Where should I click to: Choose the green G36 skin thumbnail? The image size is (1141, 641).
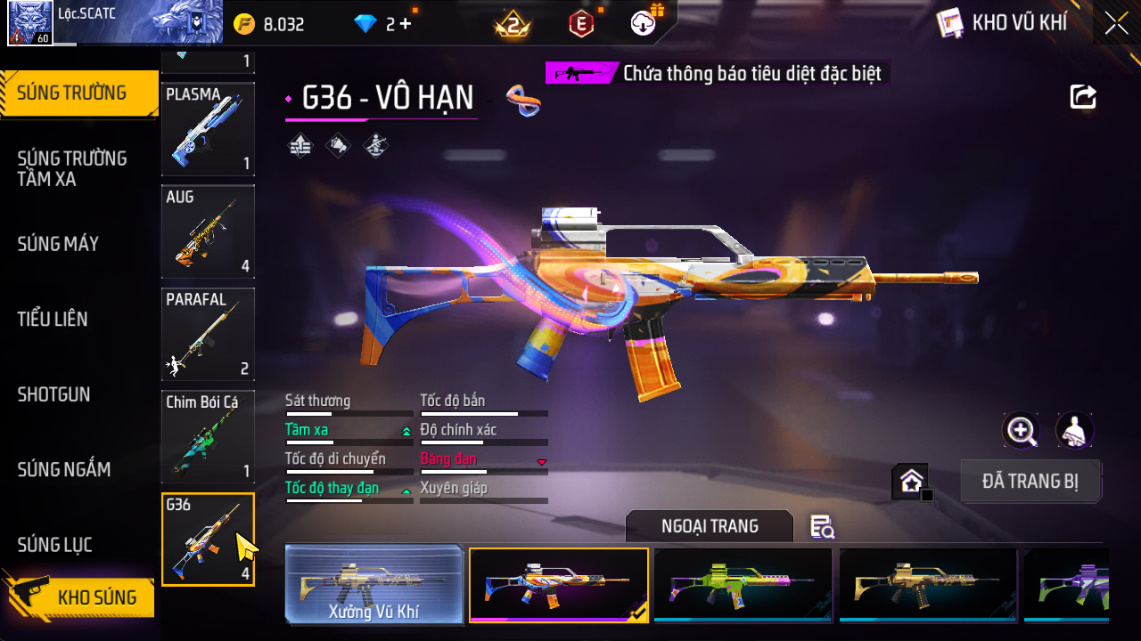point(742,585)
